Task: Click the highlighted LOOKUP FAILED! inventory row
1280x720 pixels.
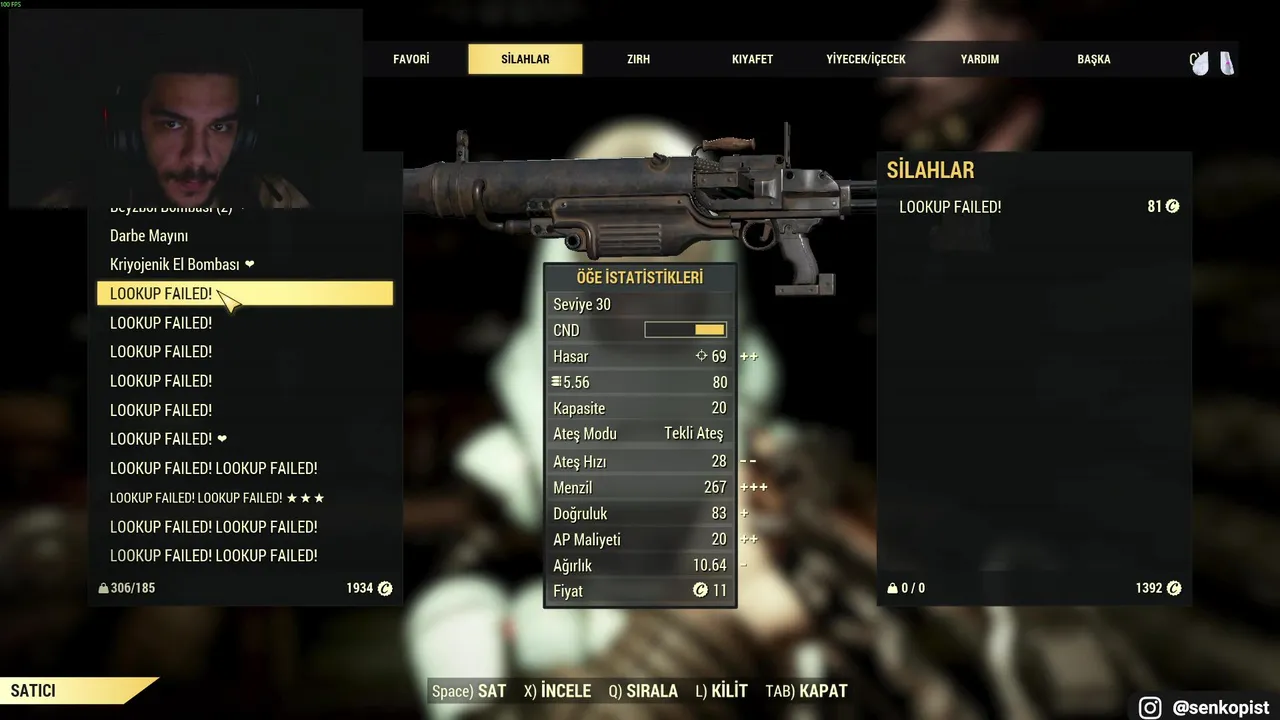Action: click(244, 294)
